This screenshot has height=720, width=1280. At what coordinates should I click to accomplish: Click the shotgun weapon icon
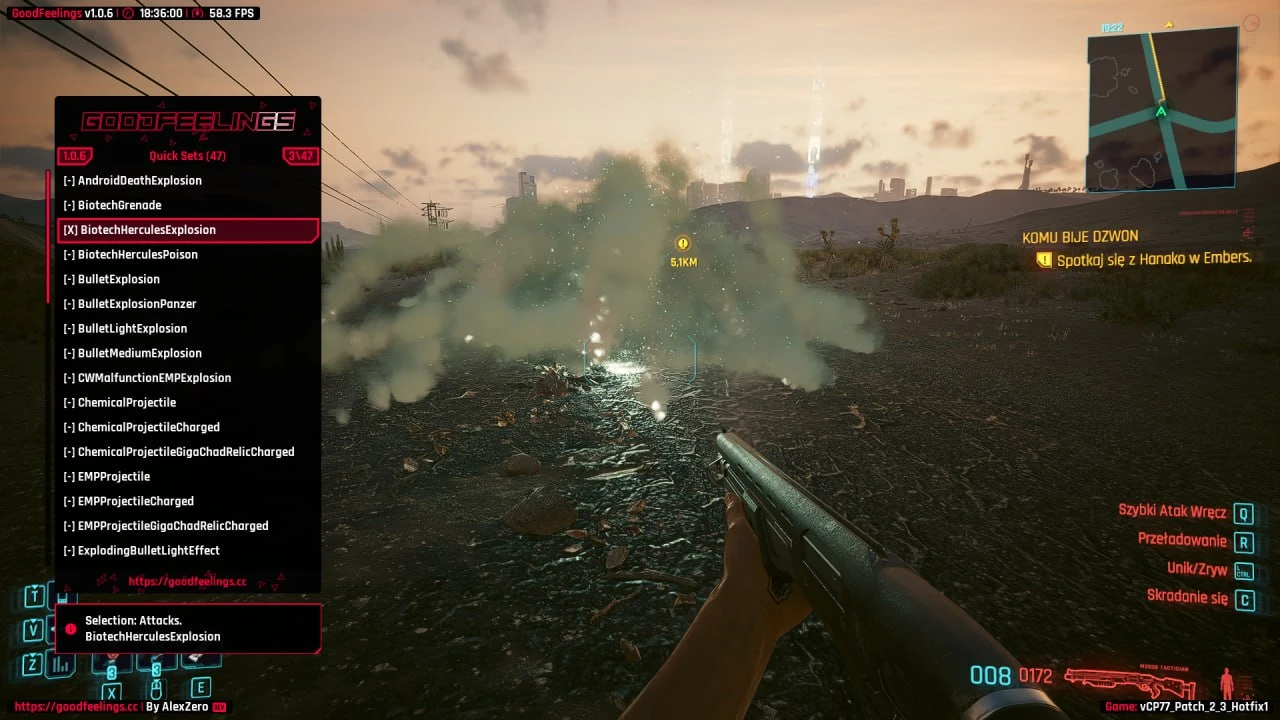tap(1130, 681)
